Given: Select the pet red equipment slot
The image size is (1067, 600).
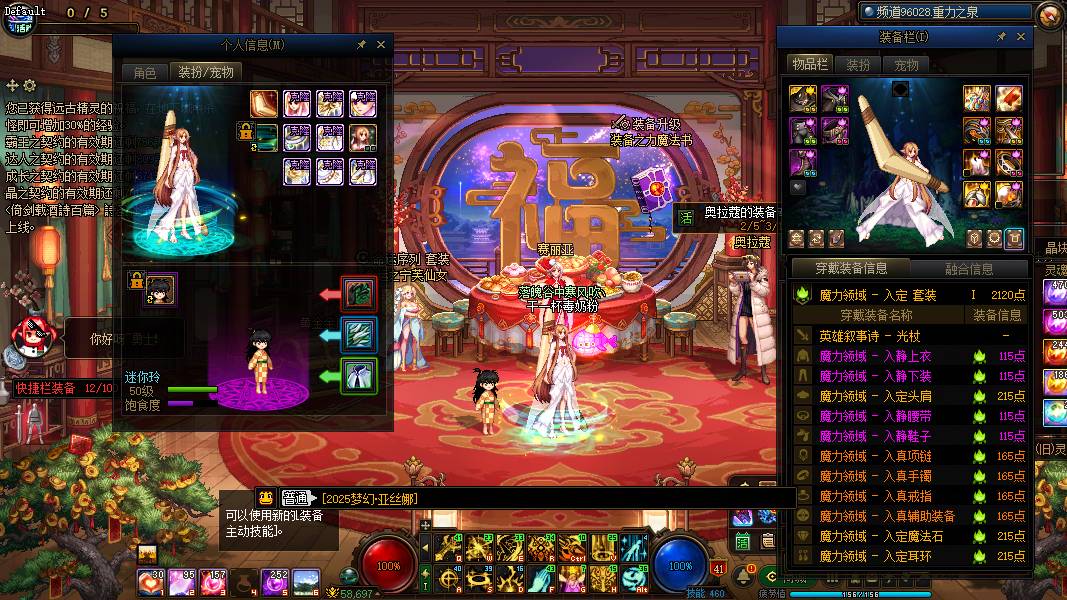Looking at the screenshot, I should (x=359, y=294).
